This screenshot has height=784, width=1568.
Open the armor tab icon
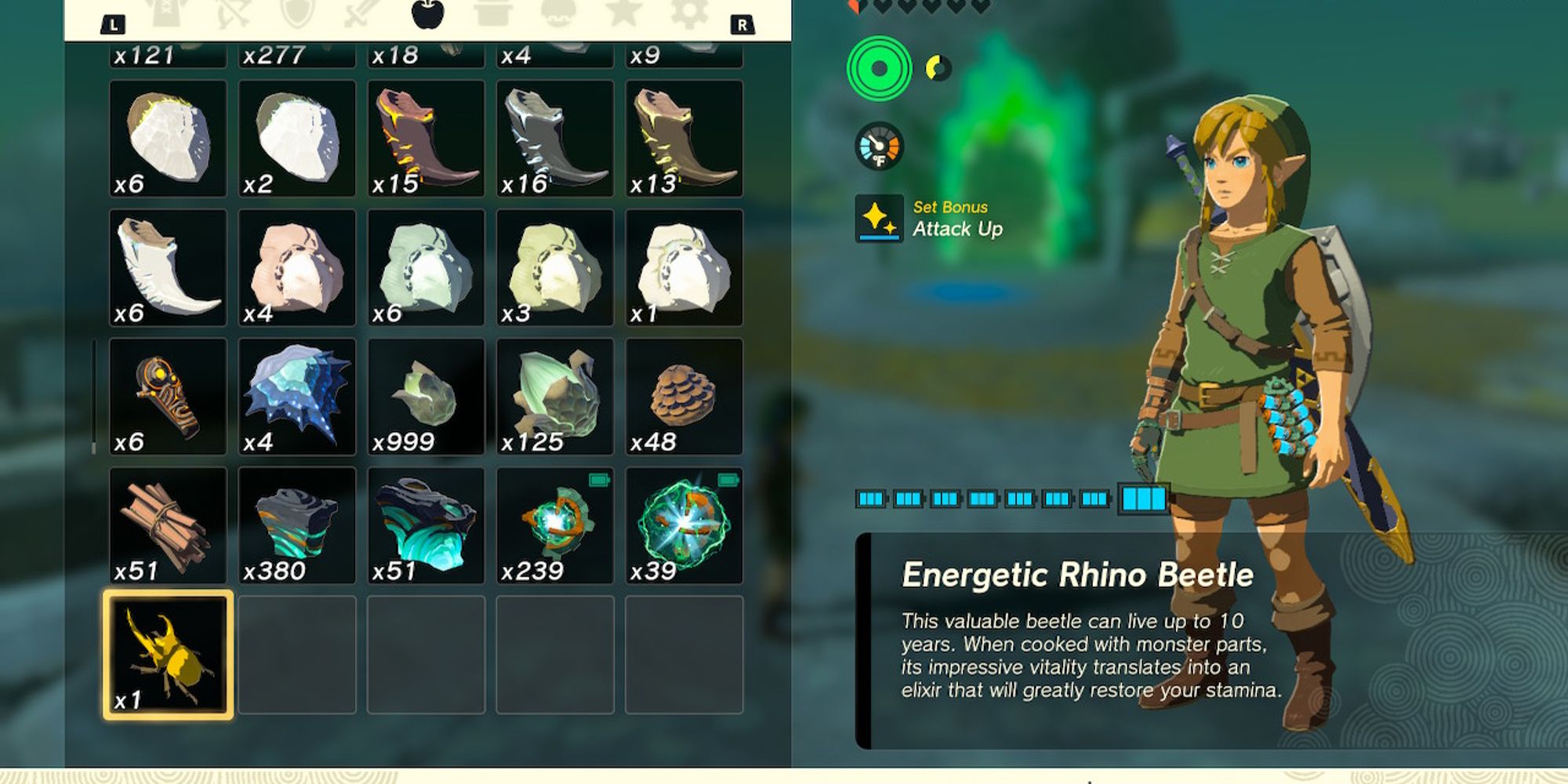coord(165,14)
